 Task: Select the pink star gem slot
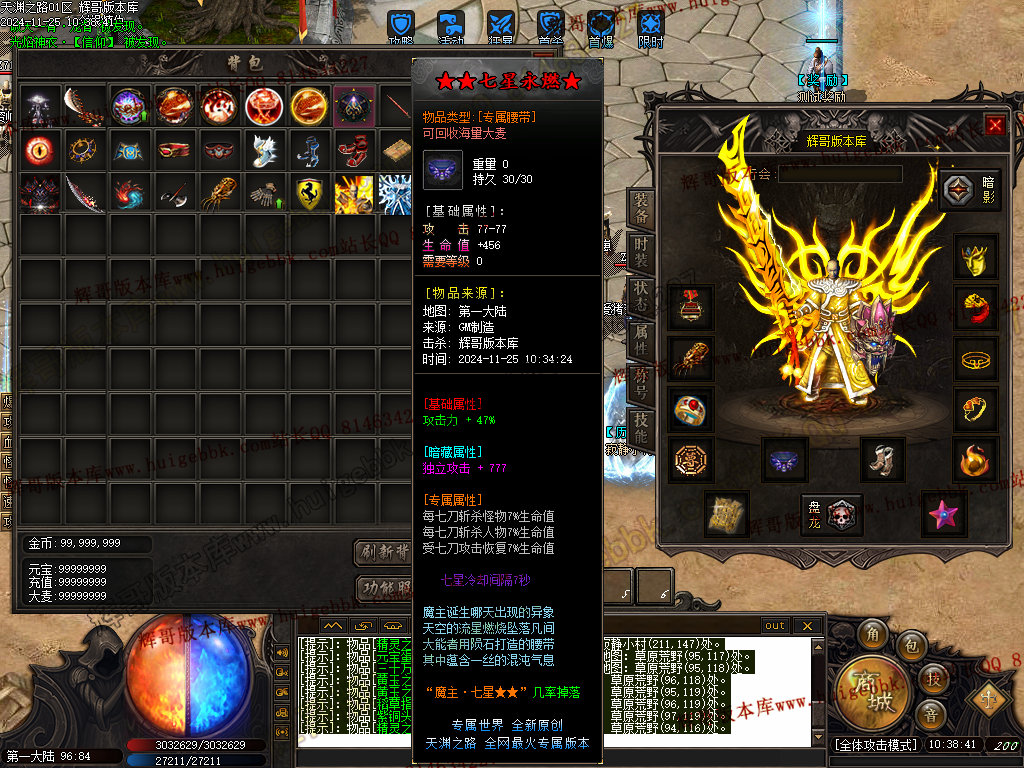tap(943, 514)
